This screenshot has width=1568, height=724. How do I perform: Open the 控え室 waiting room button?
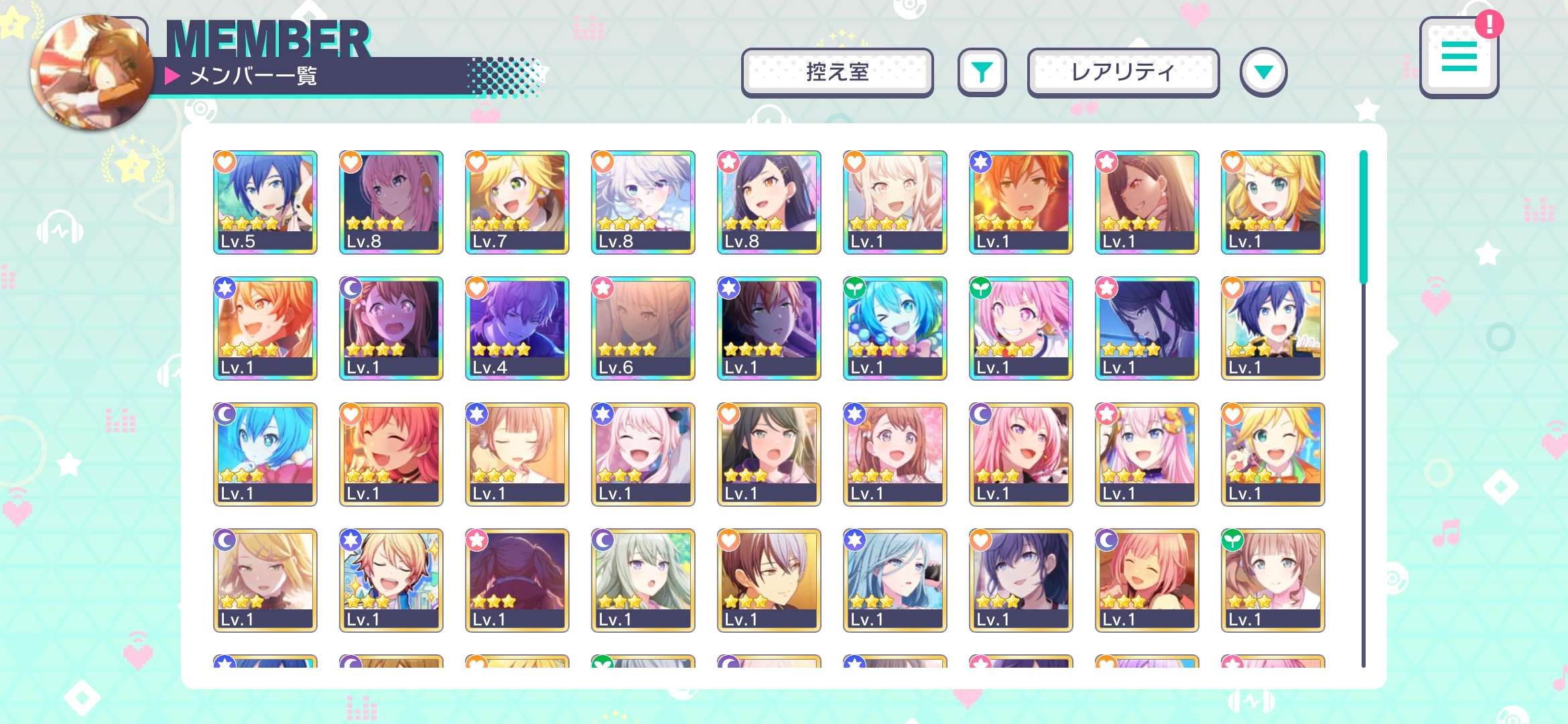pyautogui.click(x=837, y=72)
